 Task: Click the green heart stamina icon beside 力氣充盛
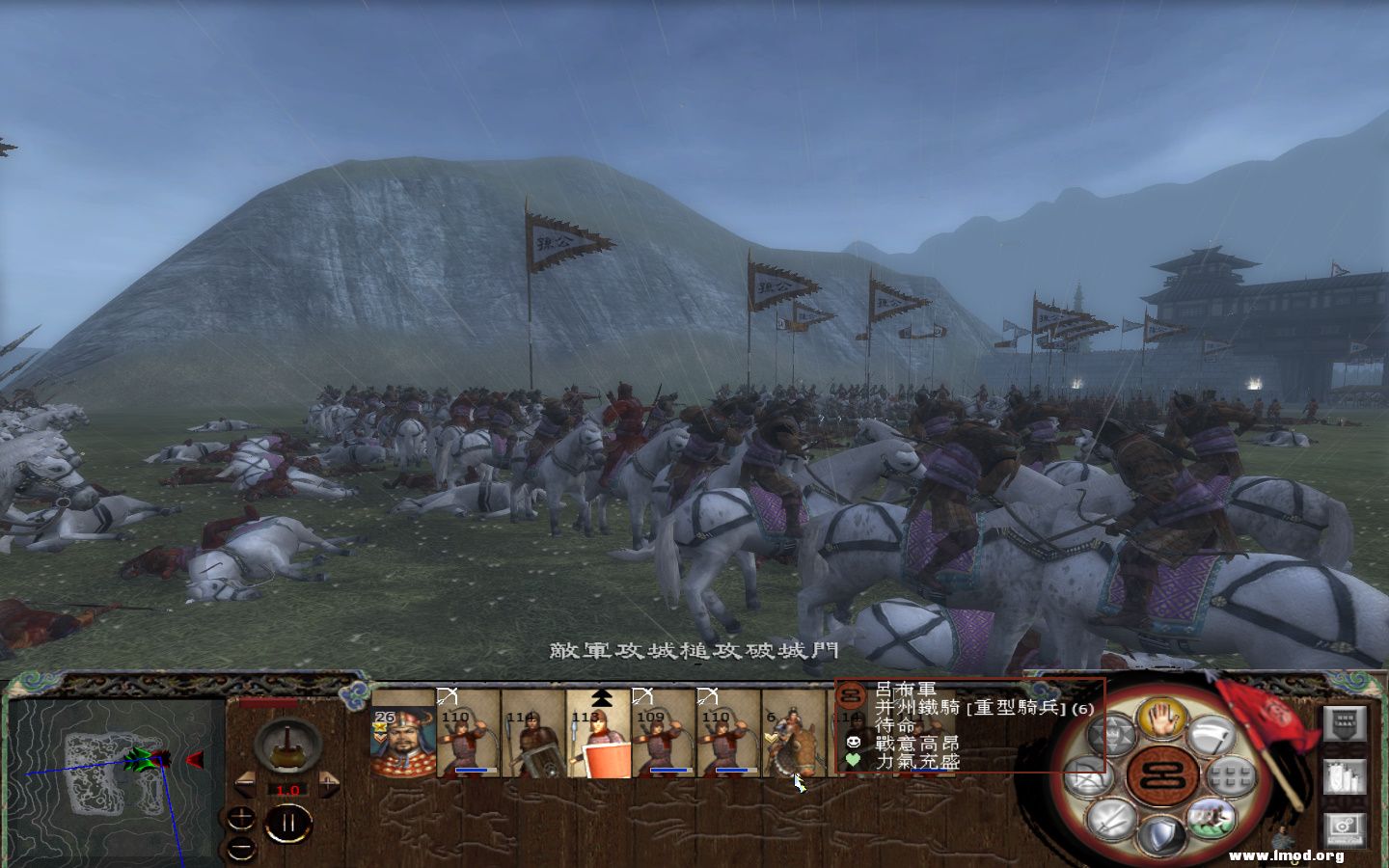[853, 759]
